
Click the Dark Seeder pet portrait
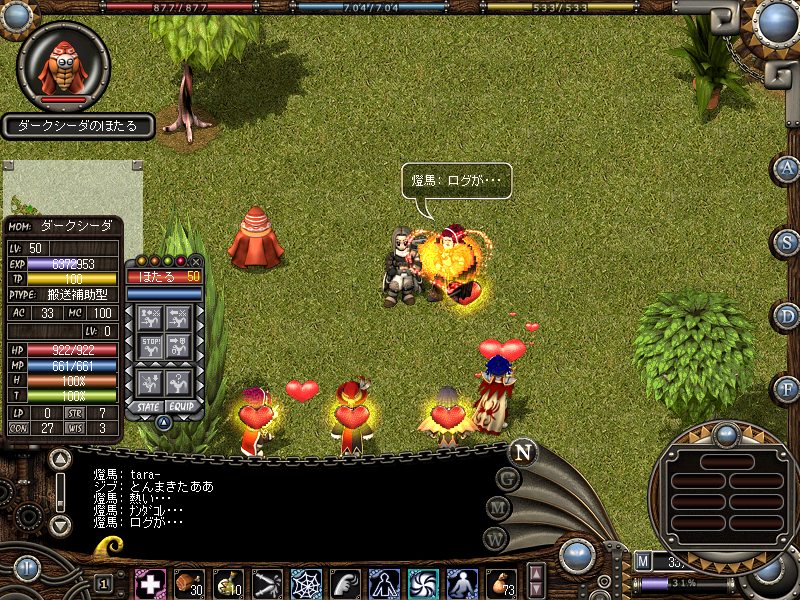[63, 65]
